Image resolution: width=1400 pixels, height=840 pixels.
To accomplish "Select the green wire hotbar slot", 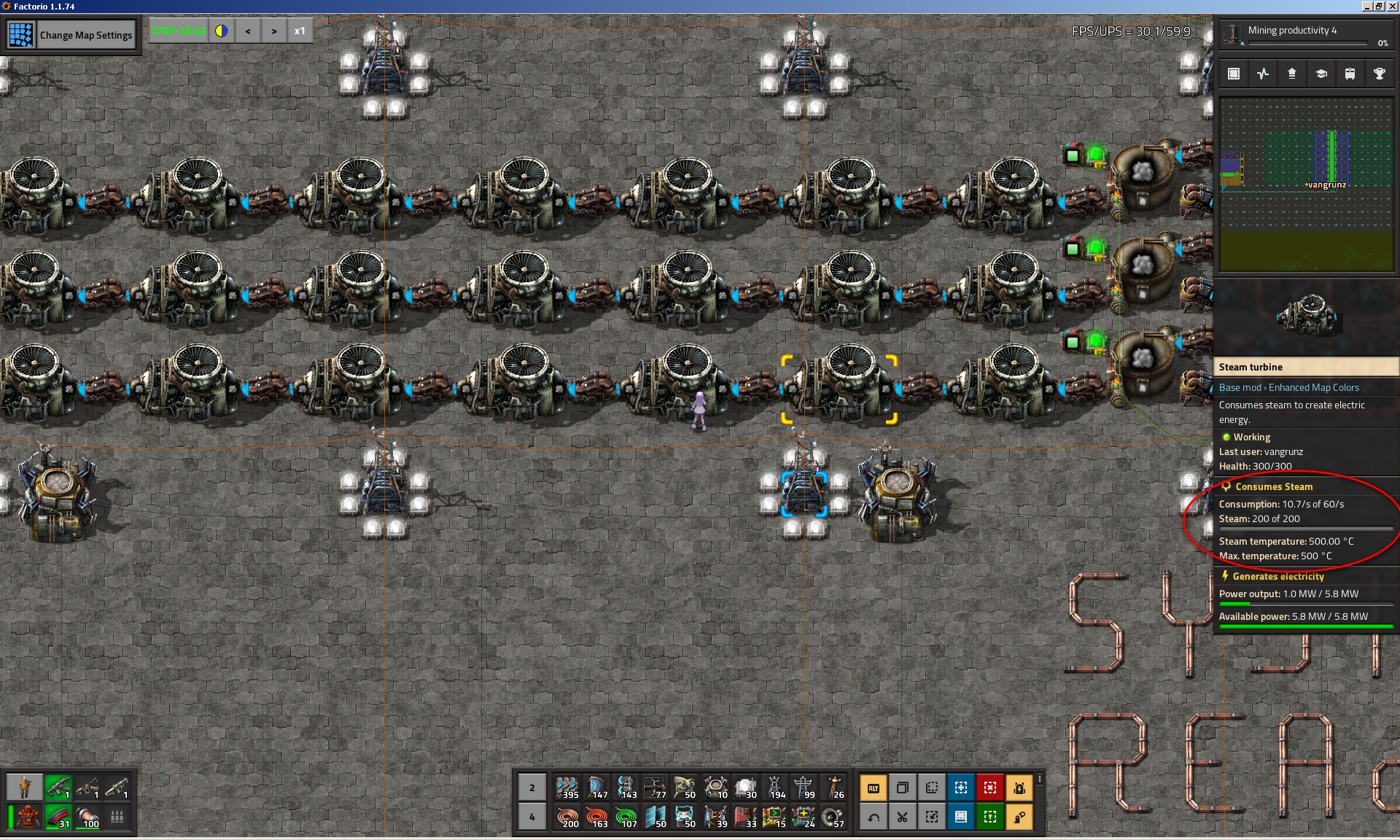I will [x=626, y=817].
